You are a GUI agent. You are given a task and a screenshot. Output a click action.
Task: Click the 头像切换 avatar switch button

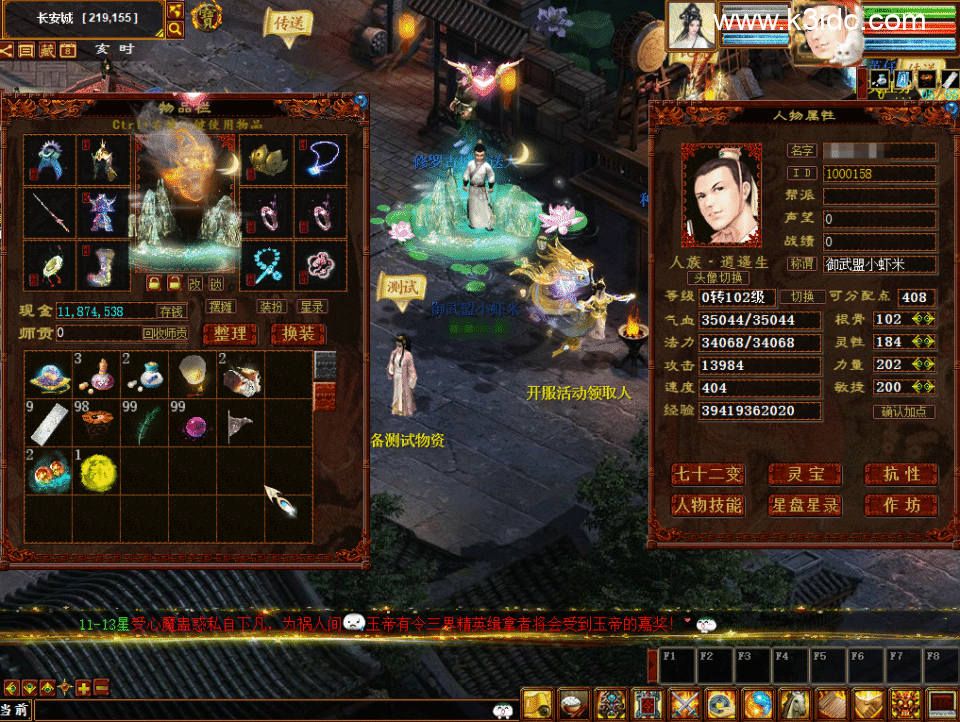point(718,278)
